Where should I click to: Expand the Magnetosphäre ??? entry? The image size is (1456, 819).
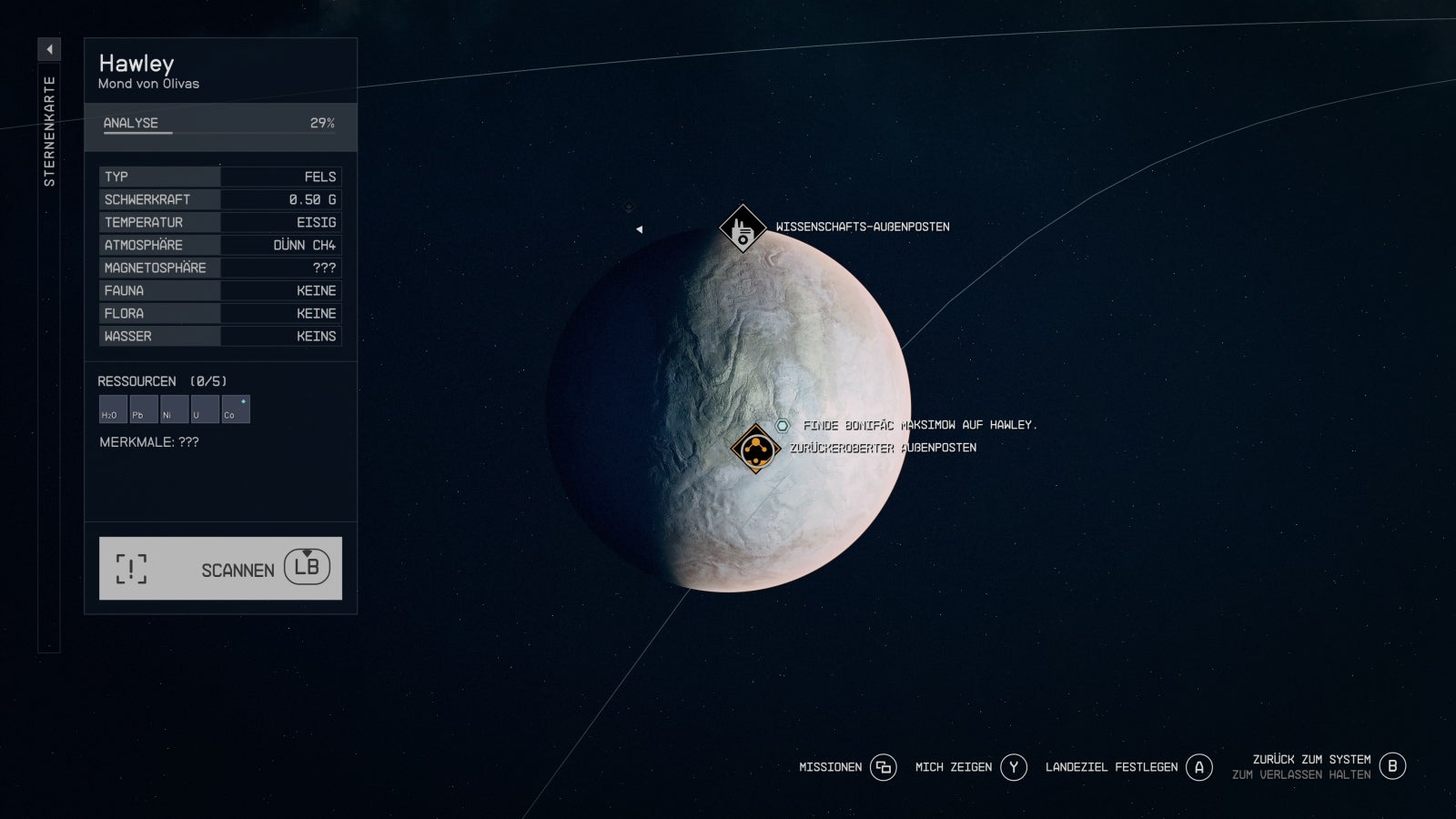(x=218, y=268)
